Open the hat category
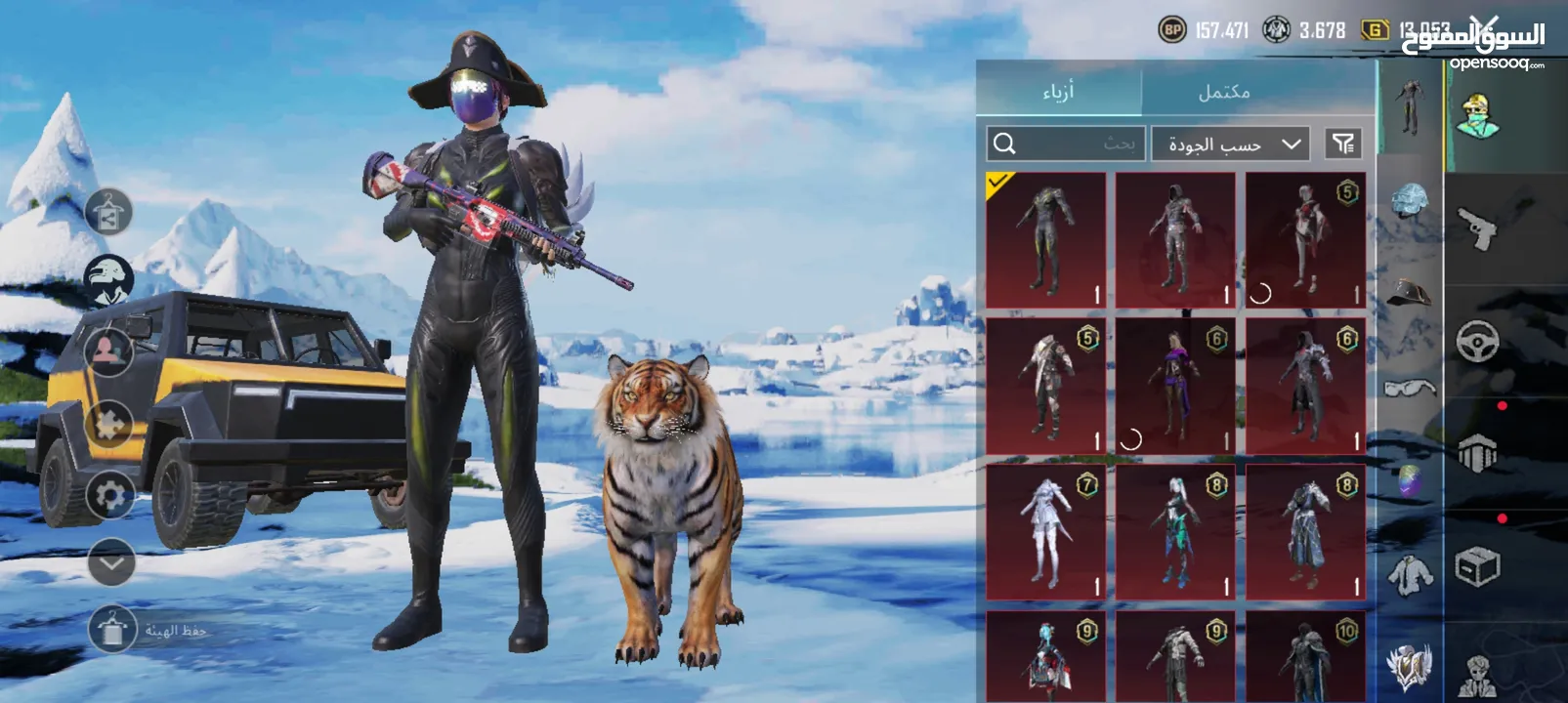Image resolution: width=1568 pixels, height=703 pixels. (x=1409, y=291)
